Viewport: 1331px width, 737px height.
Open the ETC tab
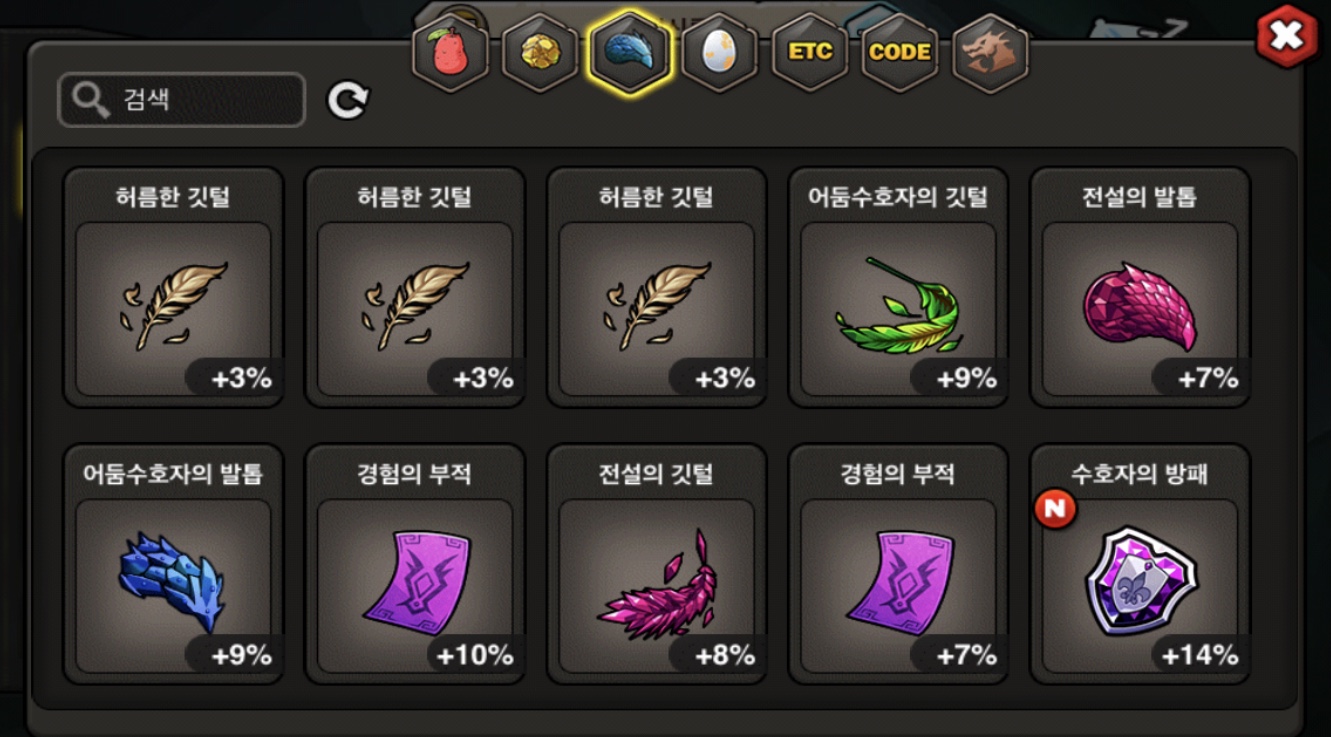tap(809, 53)
